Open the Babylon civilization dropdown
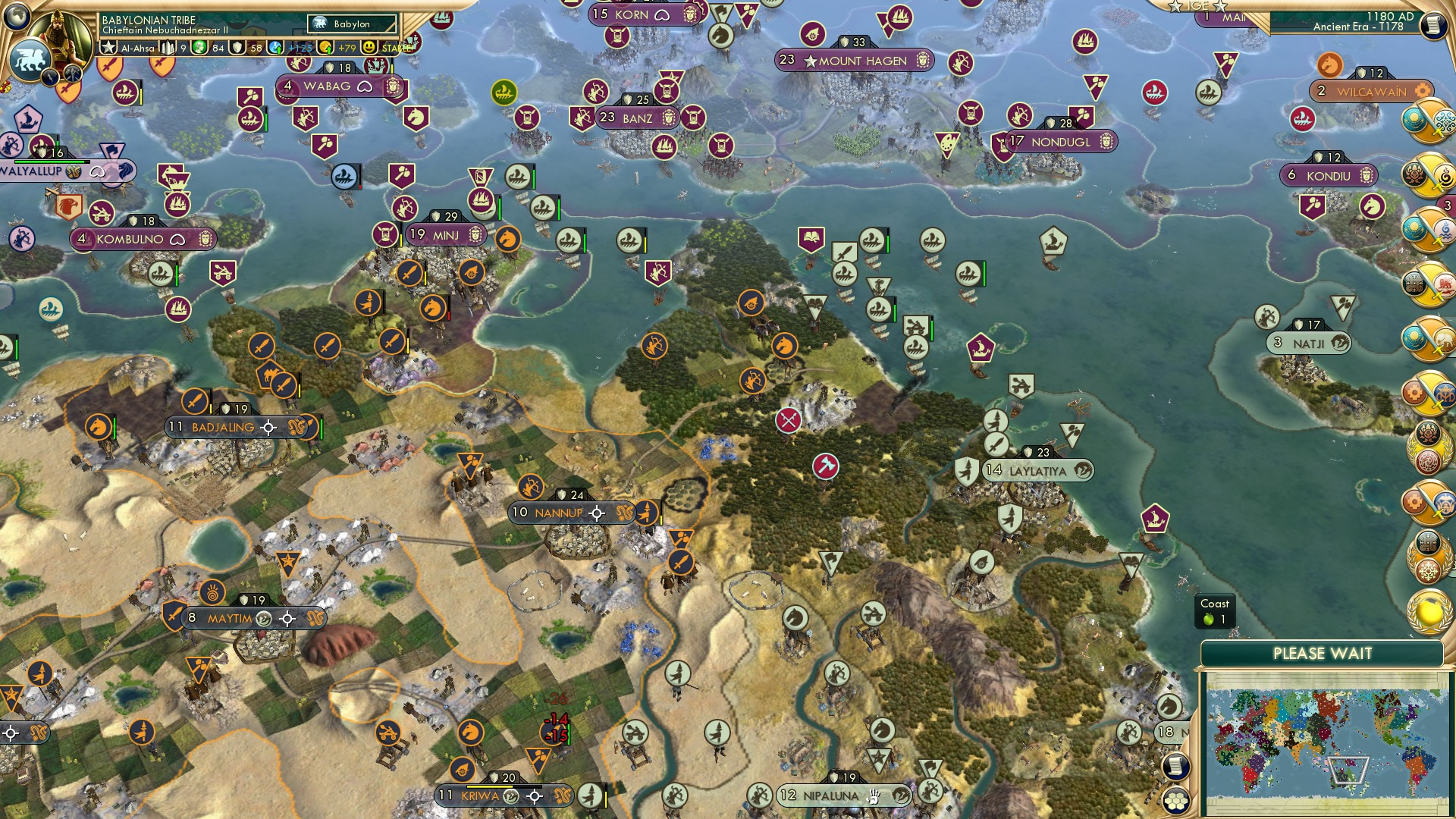Image resolution: width=1456 pixels, height=819 pixels. [350, 24]
